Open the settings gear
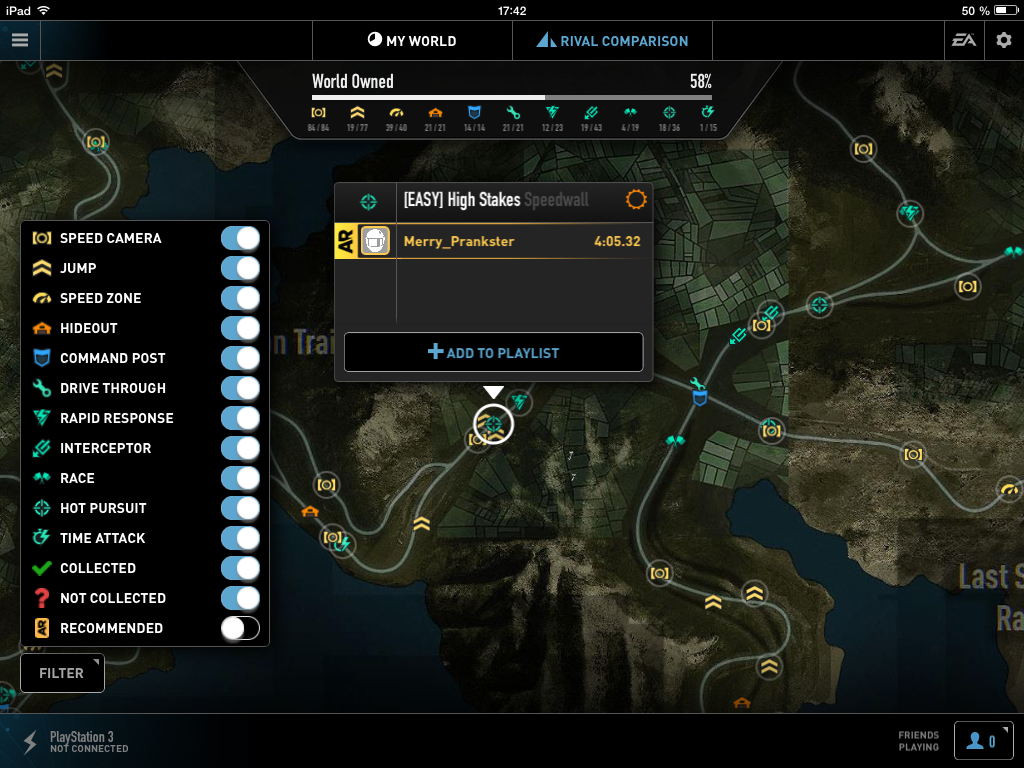This screenshot has height=768, width=1024. 1003,41
